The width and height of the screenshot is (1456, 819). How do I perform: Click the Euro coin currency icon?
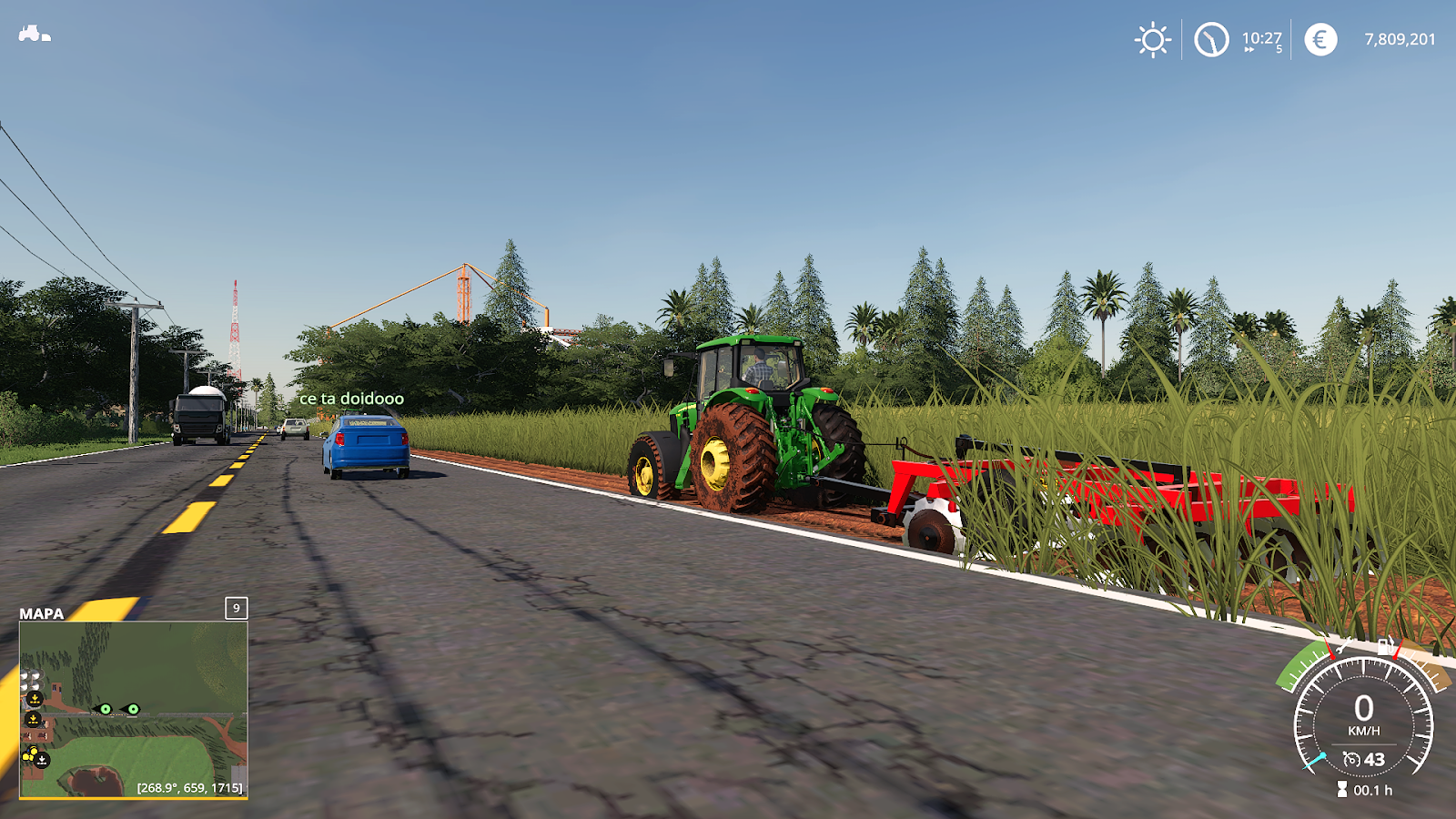pos(1321,39)
